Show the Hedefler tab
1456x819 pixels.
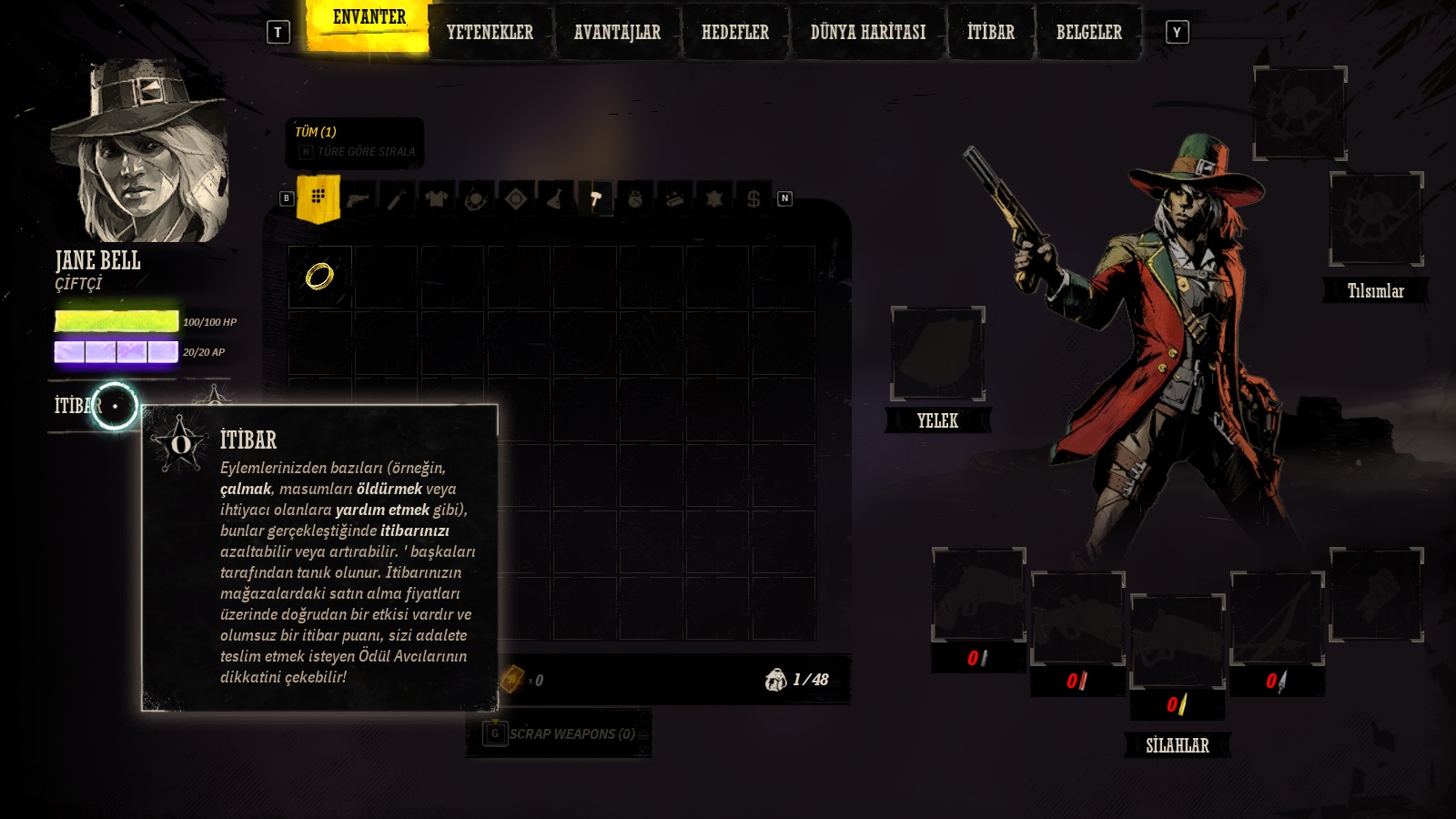(734, 33)
